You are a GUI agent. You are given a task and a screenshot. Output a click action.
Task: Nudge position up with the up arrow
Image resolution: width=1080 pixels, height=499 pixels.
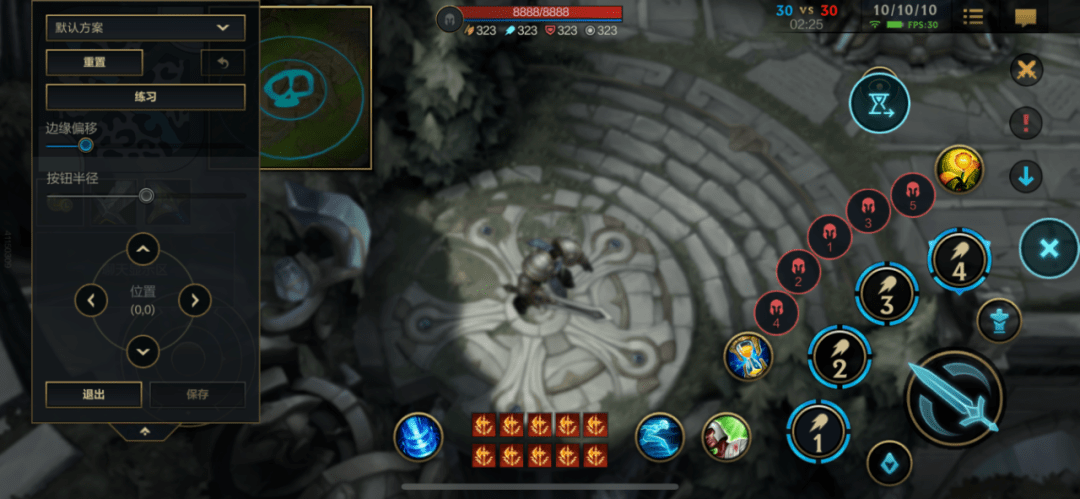[x=143, y=248]
